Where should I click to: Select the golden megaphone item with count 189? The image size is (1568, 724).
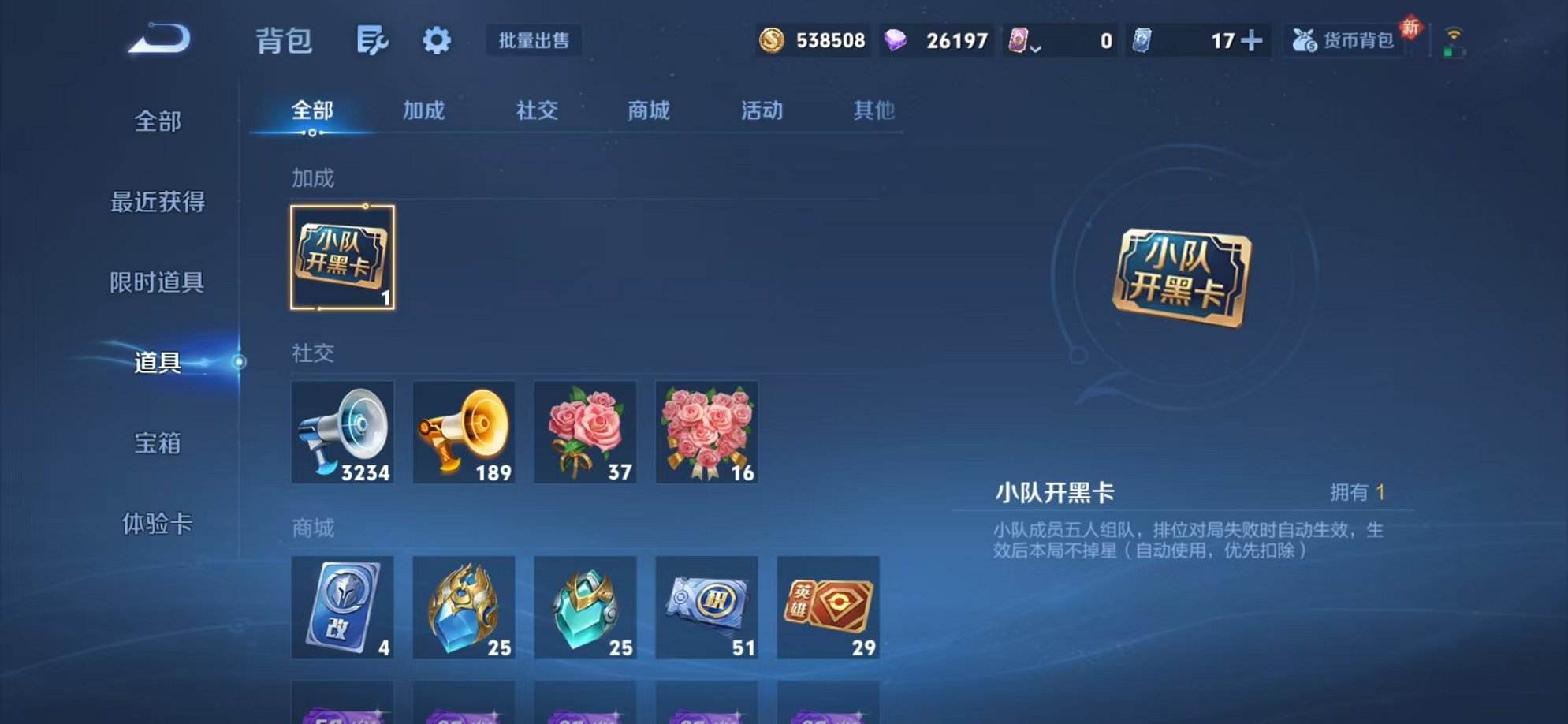(464, 432)
